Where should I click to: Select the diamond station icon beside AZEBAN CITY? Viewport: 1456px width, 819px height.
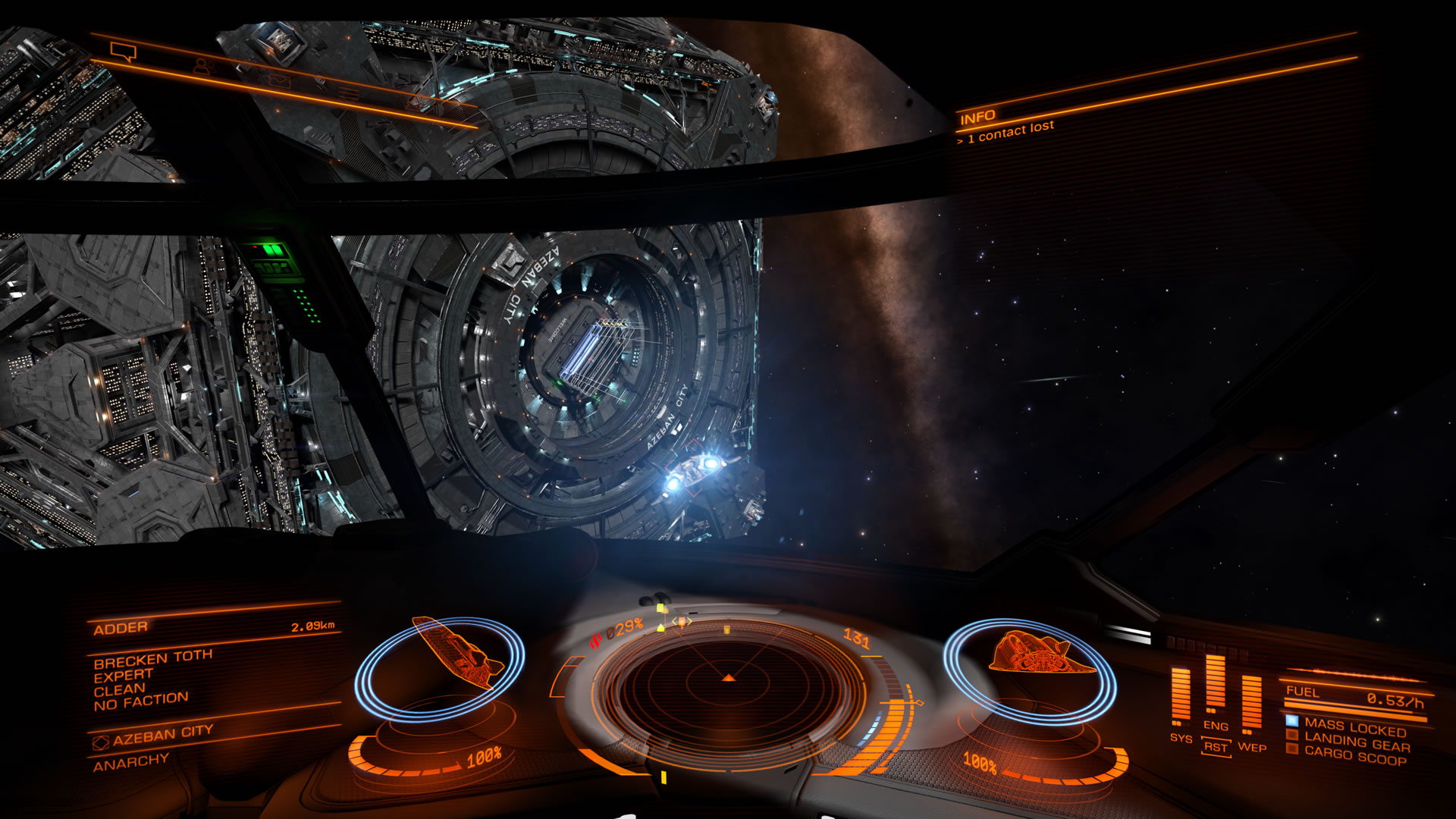coord(102,742)
